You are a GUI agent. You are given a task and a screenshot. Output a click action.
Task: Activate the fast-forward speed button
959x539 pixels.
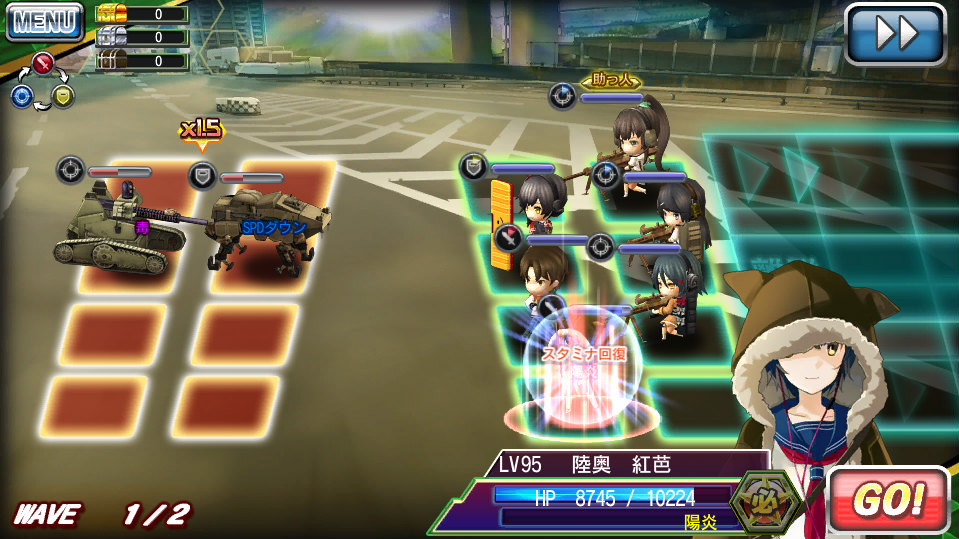pyautogui.click(x=895, y=34)
